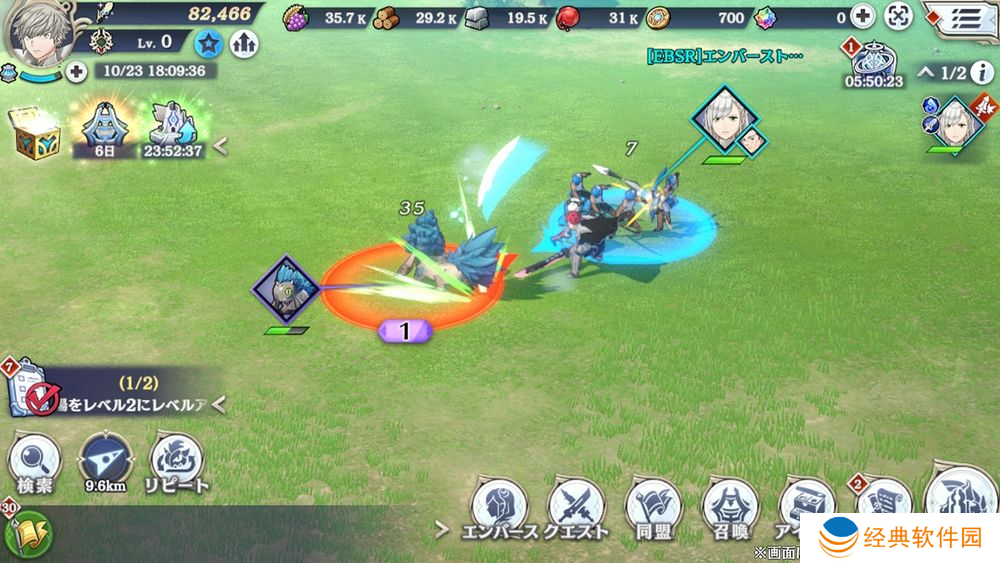Tap the blue star badge icon
This screenshot has height=563, width=1000.
(x=210, y=42)
